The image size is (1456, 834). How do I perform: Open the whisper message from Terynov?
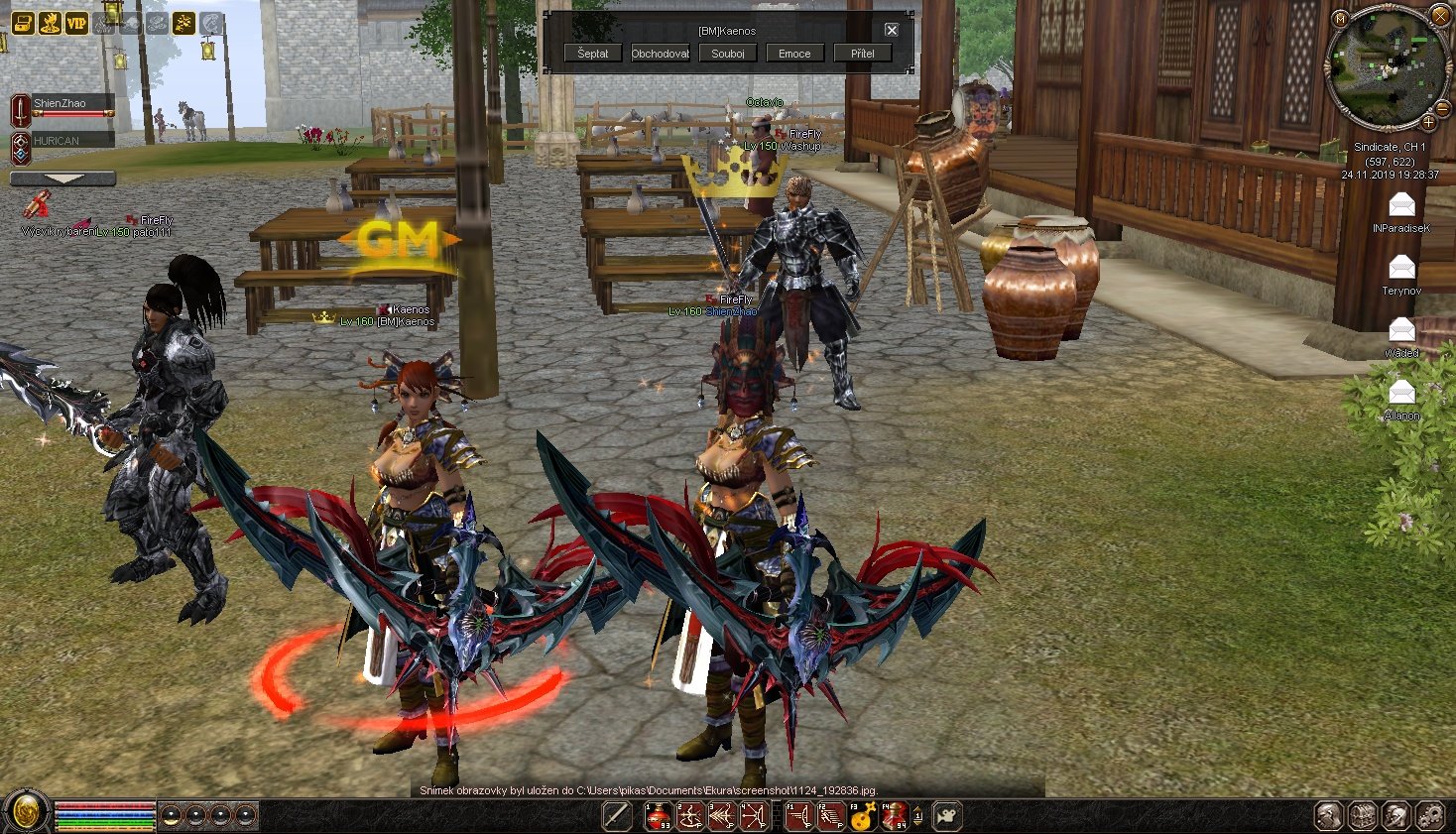1401,267
